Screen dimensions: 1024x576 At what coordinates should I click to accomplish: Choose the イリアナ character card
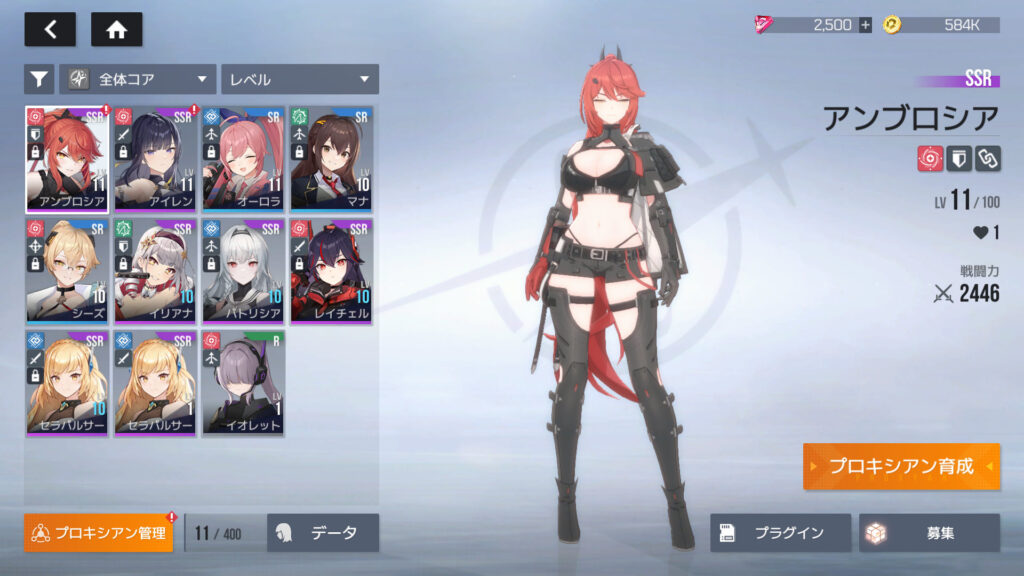[156, 271]
